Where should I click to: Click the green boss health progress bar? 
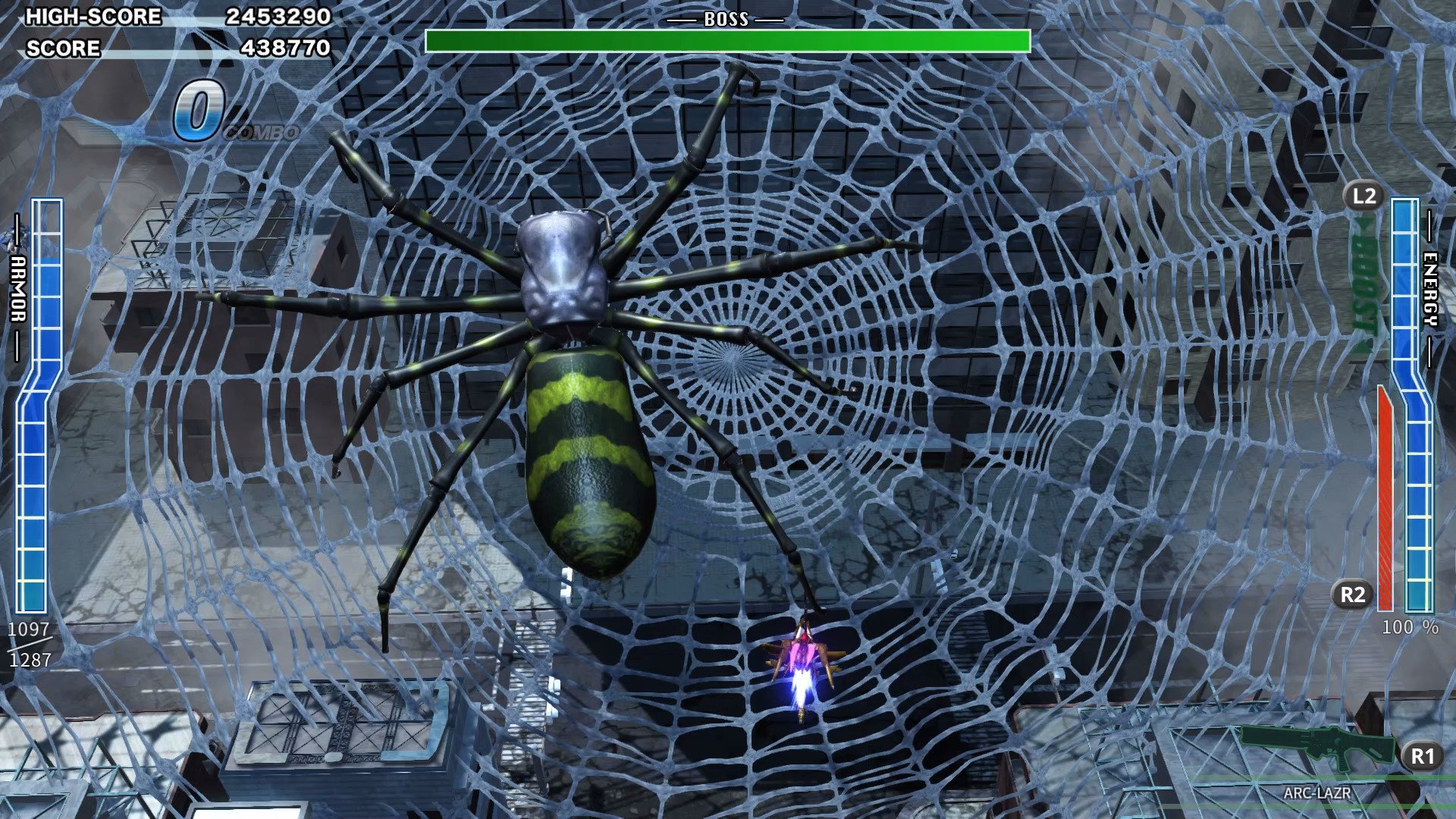tap(728, 38)
